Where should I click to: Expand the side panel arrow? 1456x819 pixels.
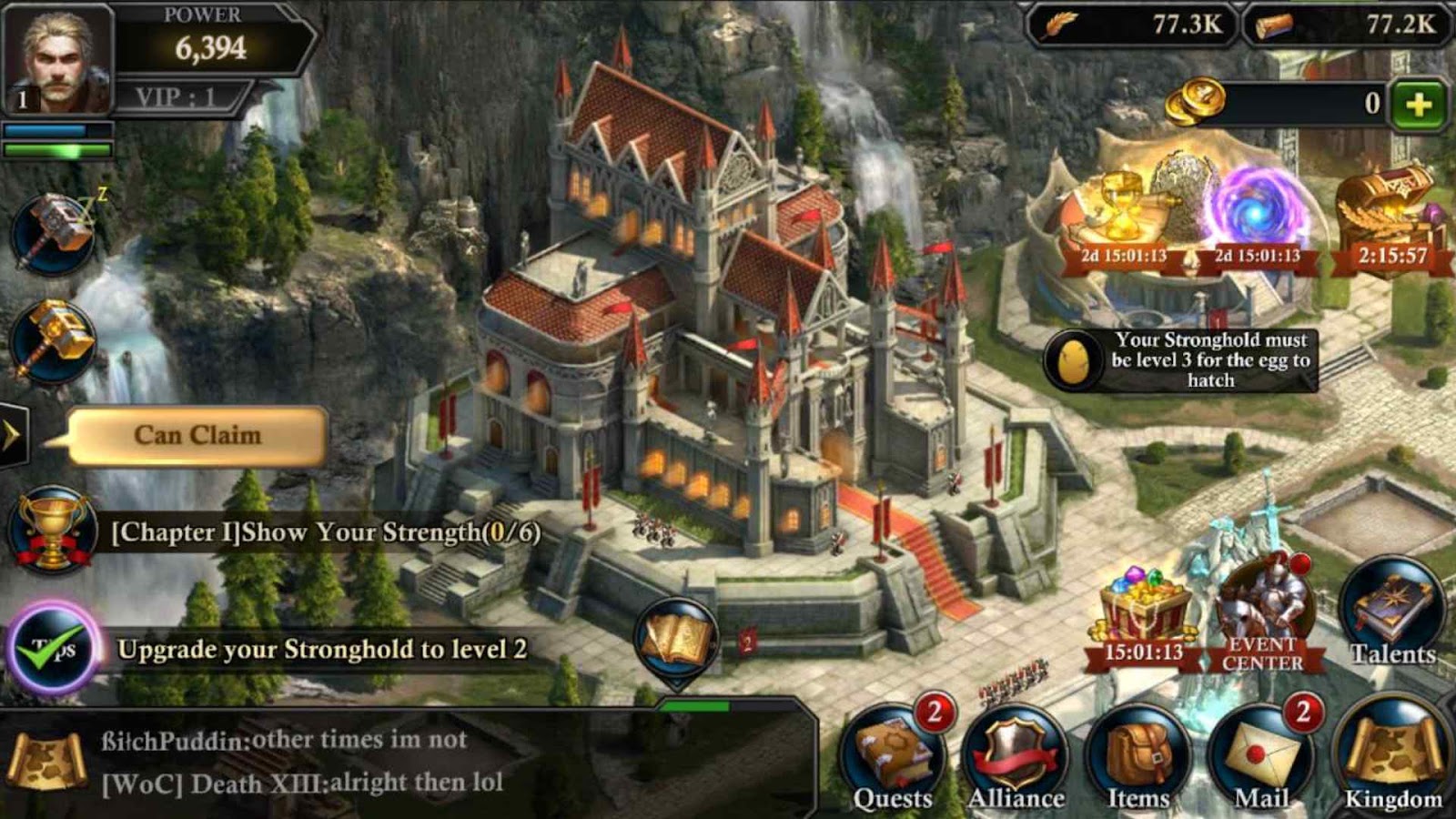[x=12, y=435]
